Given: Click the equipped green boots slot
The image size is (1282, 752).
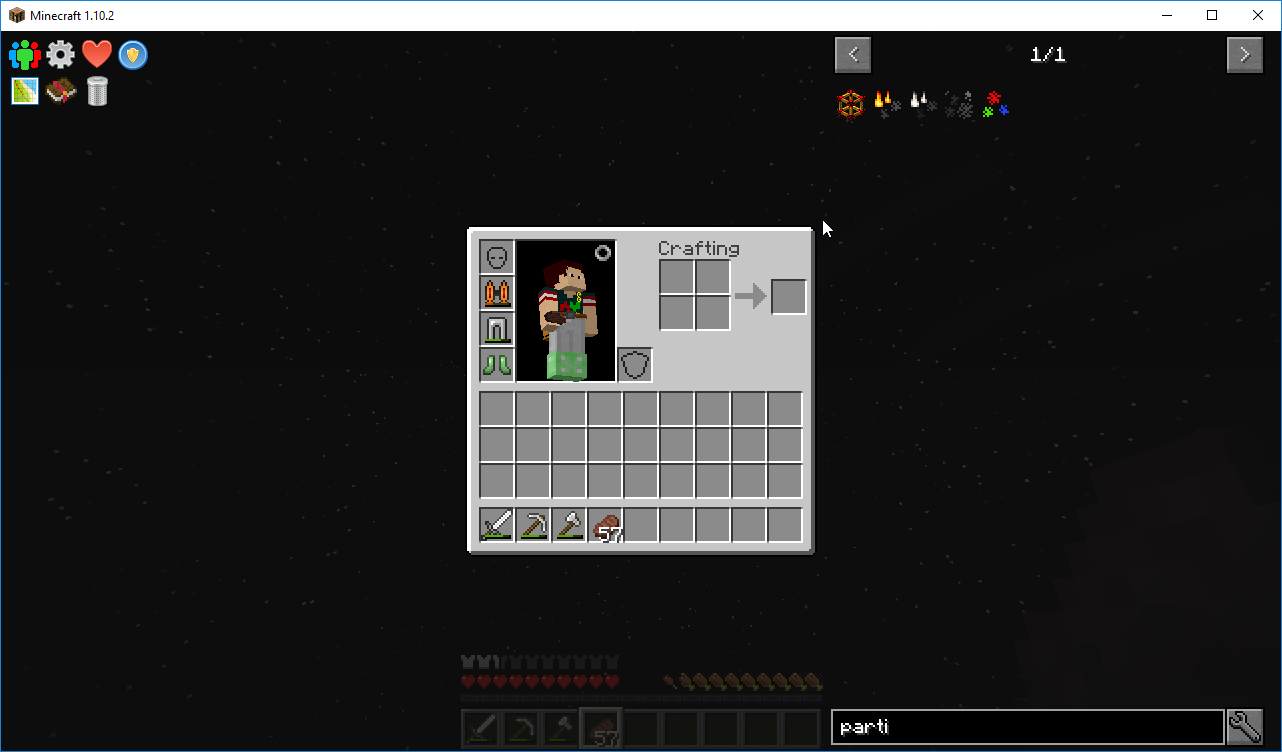Looking at the screenshot, I should click(x=497, y=364).
